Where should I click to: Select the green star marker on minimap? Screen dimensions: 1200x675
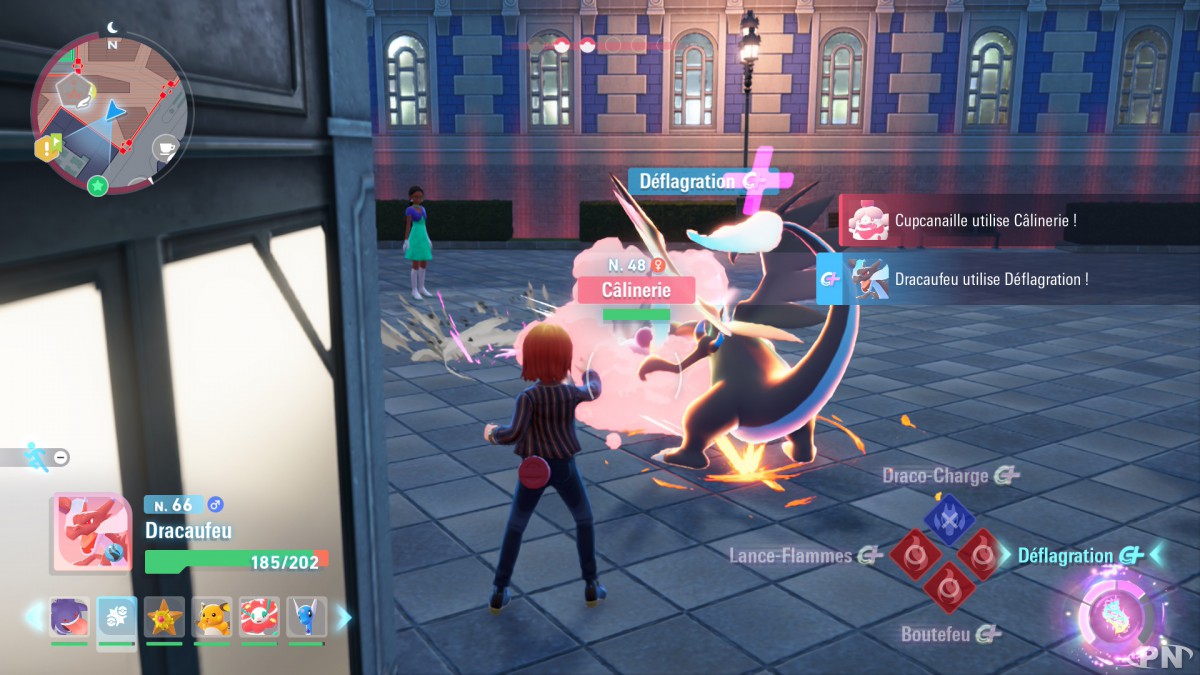(97, 185)
